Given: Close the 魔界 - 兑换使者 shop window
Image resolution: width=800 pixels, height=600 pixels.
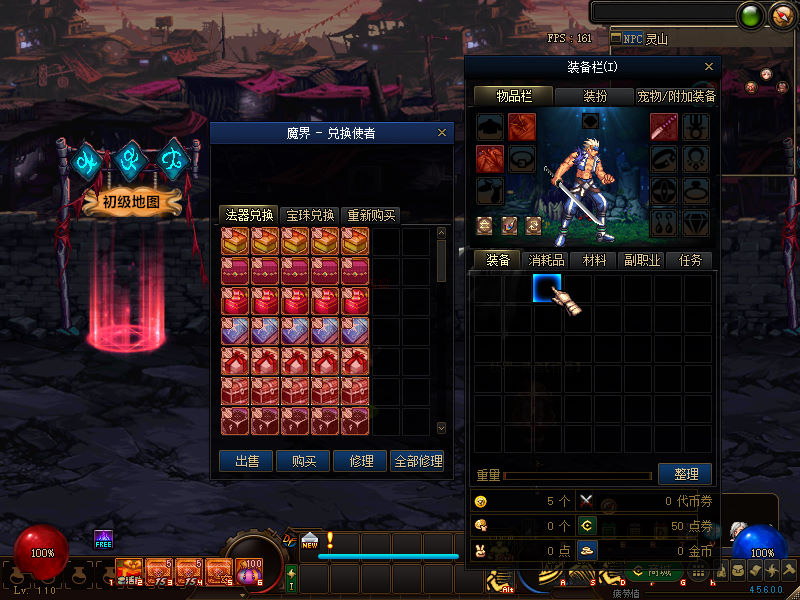Looking at the screenshot, I should [442, 133].
